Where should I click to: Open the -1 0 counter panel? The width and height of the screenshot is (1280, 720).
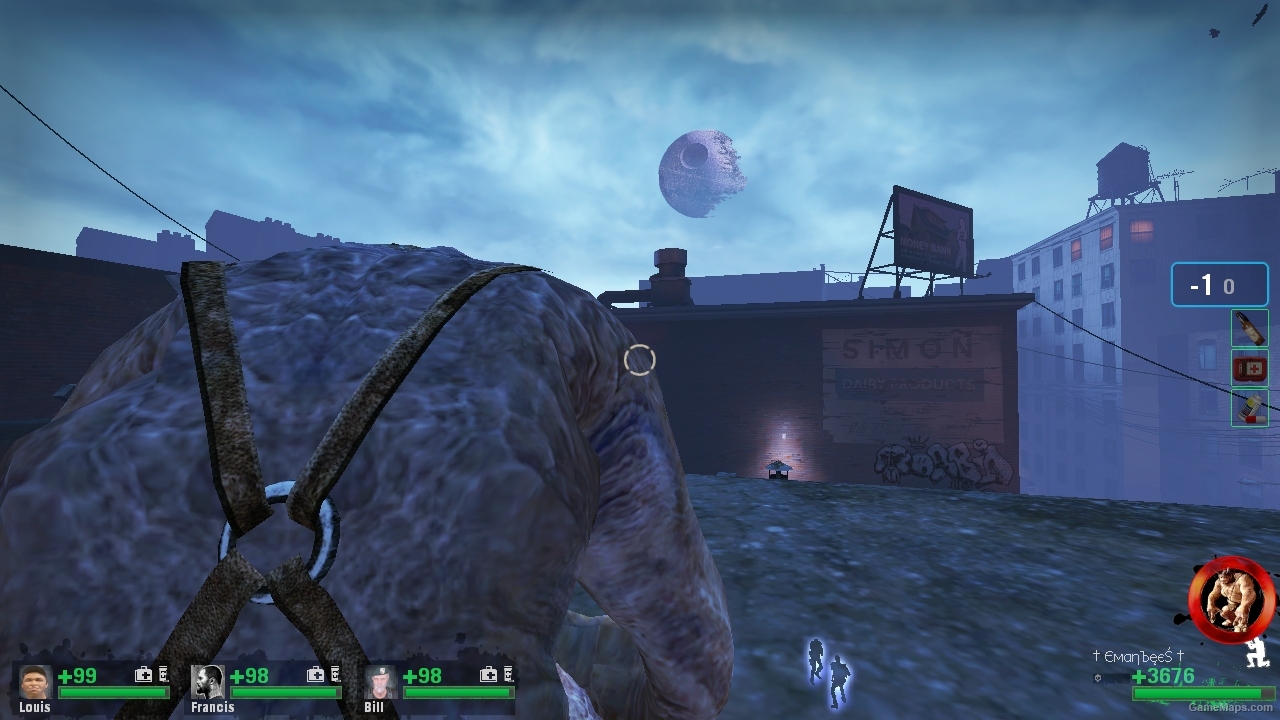pyautogui.click(x=1219, y=284)
